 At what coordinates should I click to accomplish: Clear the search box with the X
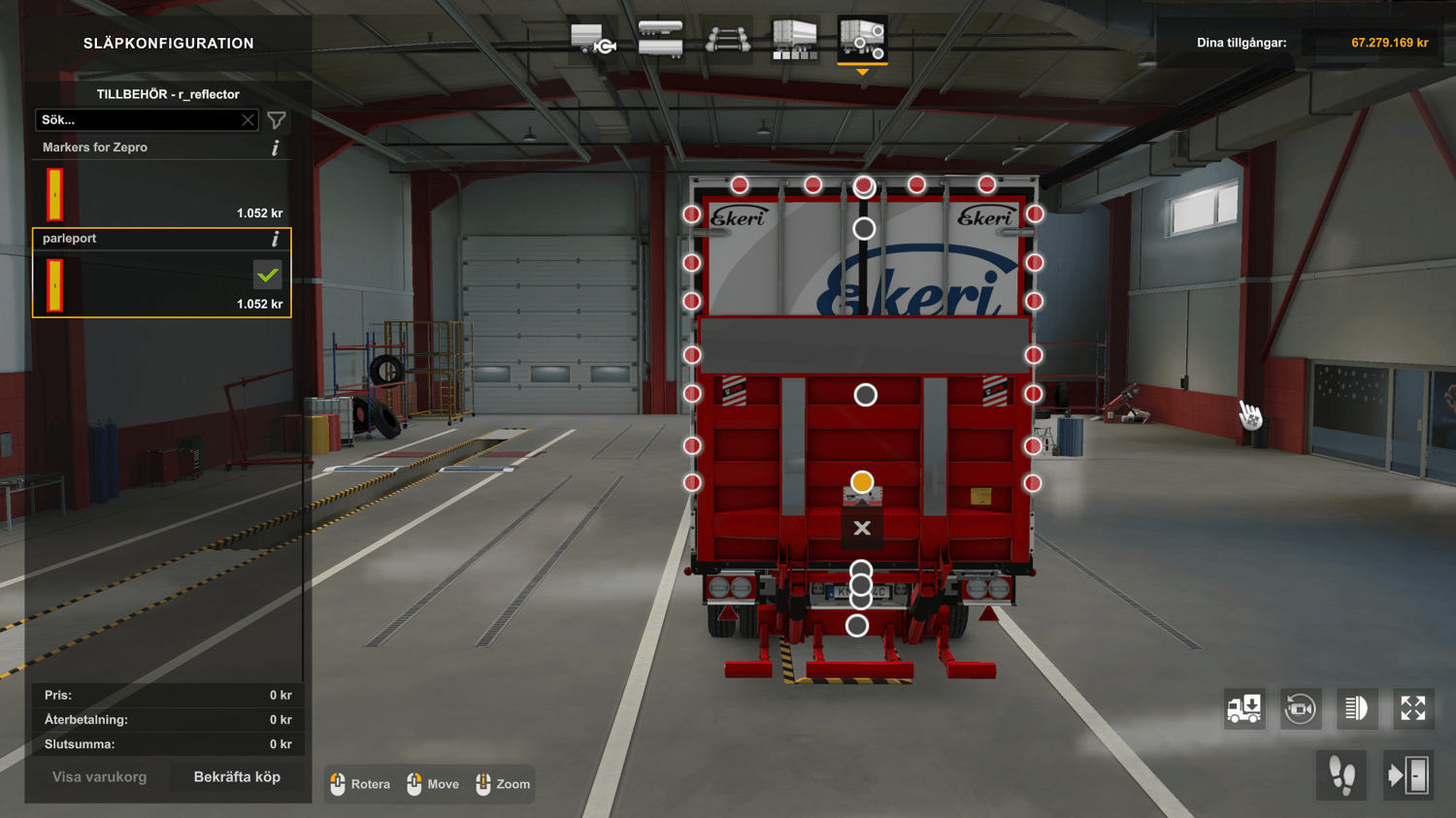pos(248,120)
